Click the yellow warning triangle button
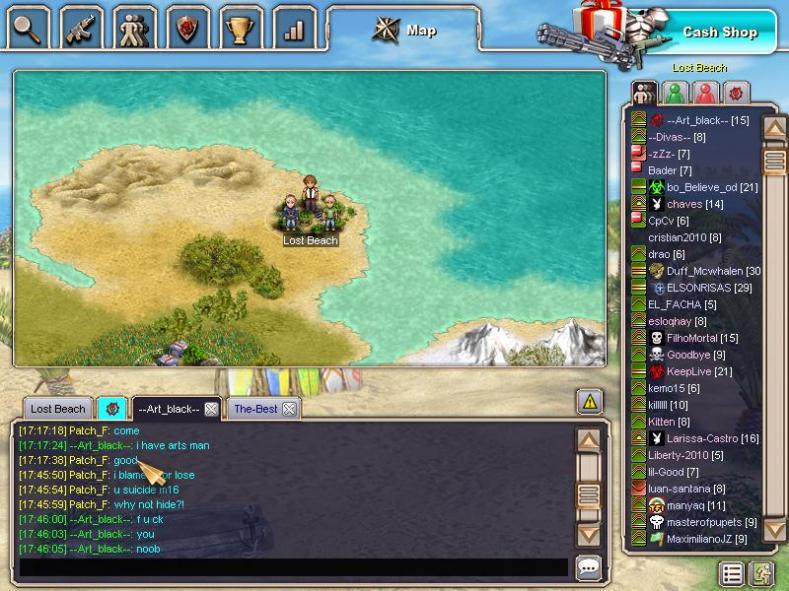This screenshot has width=789, height=591. pyautogui.click(x=589, y=402)
